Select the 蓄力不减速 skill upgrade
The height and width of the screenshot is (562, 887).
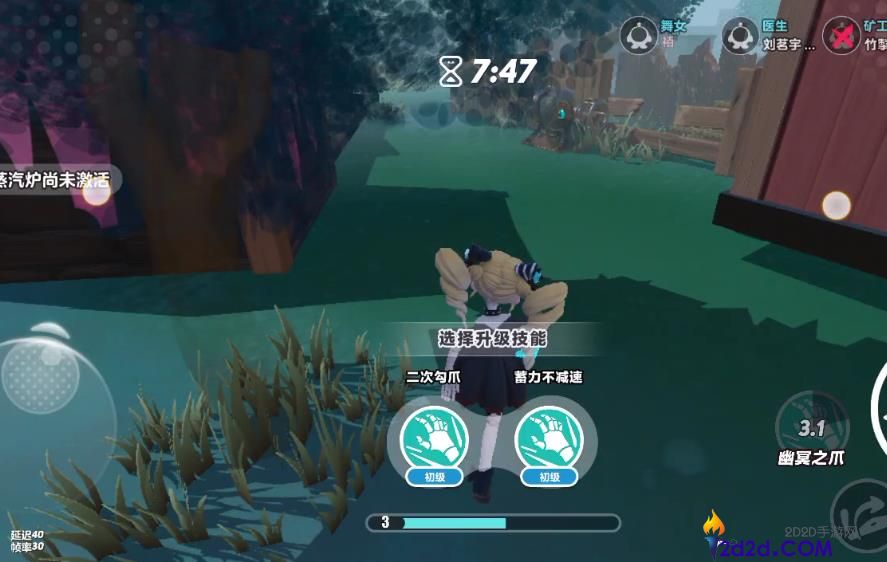pyautogui.click(x=549, y=438)
